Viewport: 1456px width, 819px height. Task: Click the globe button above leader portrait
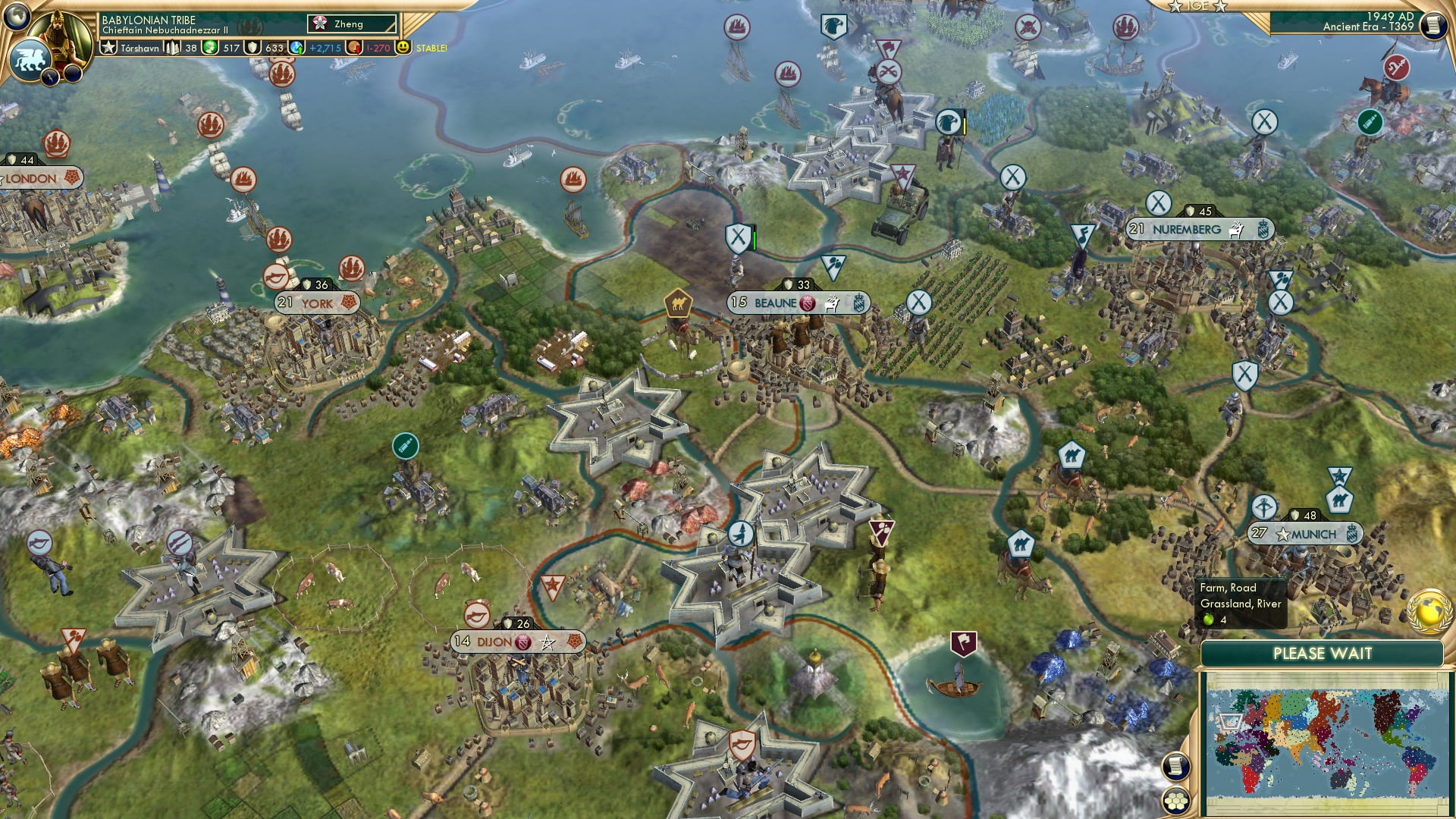(17, 14)
